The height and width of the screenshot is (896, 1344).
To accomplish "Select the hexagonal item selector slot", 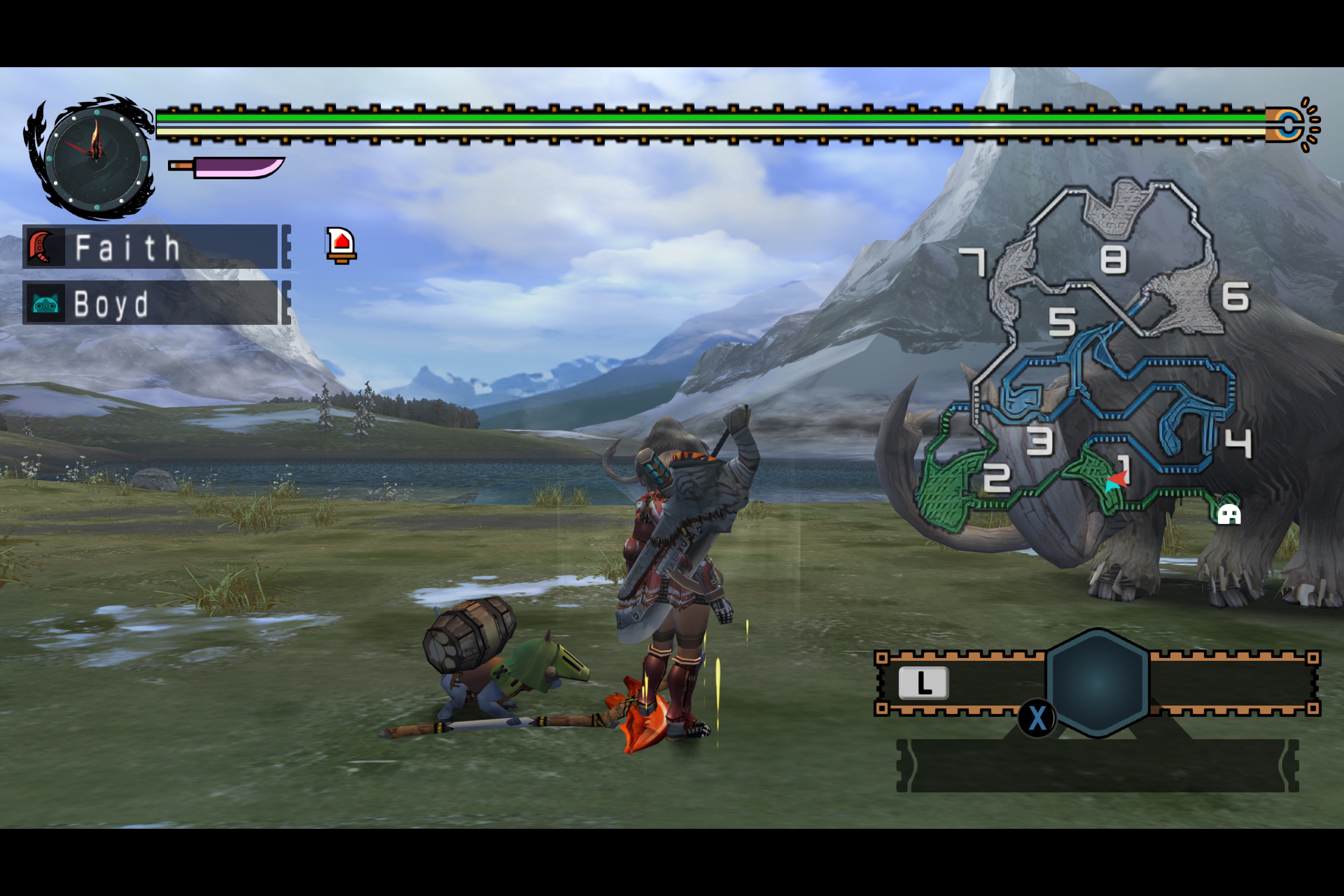I will coord(1097,683).
